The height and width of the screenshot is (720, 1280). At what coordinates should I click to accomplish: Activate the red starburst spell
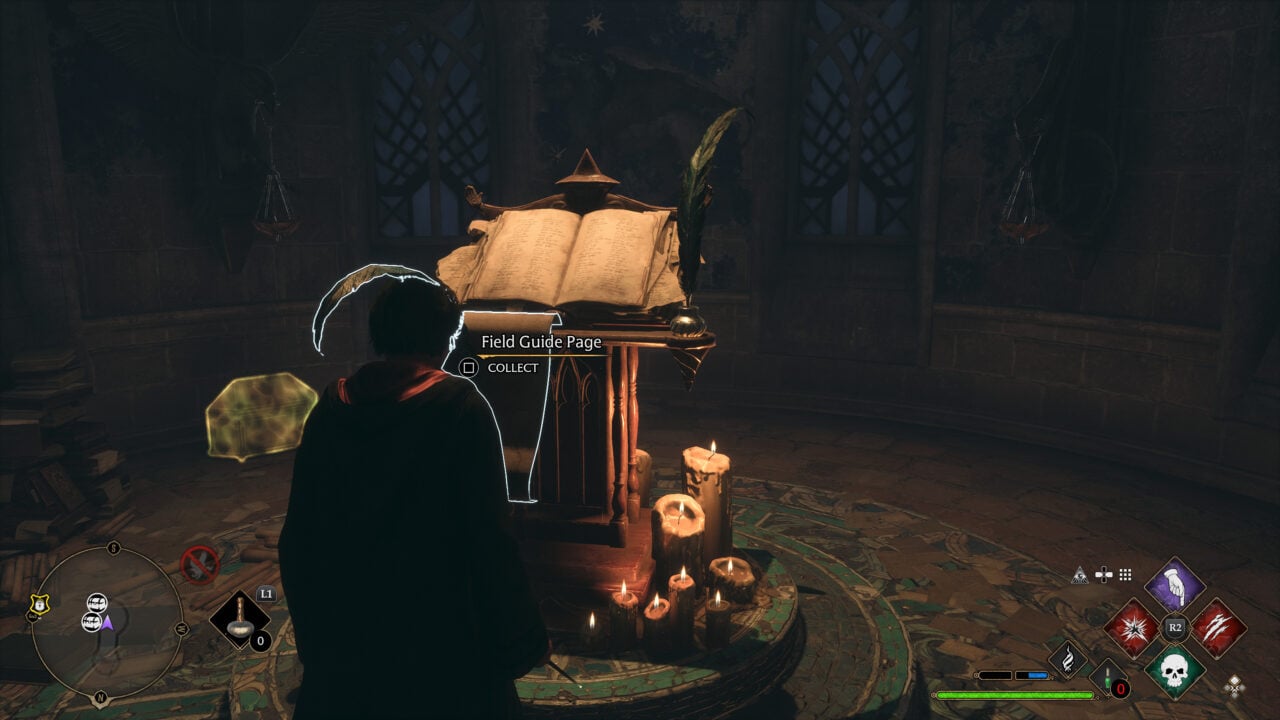coord(1132,628)
